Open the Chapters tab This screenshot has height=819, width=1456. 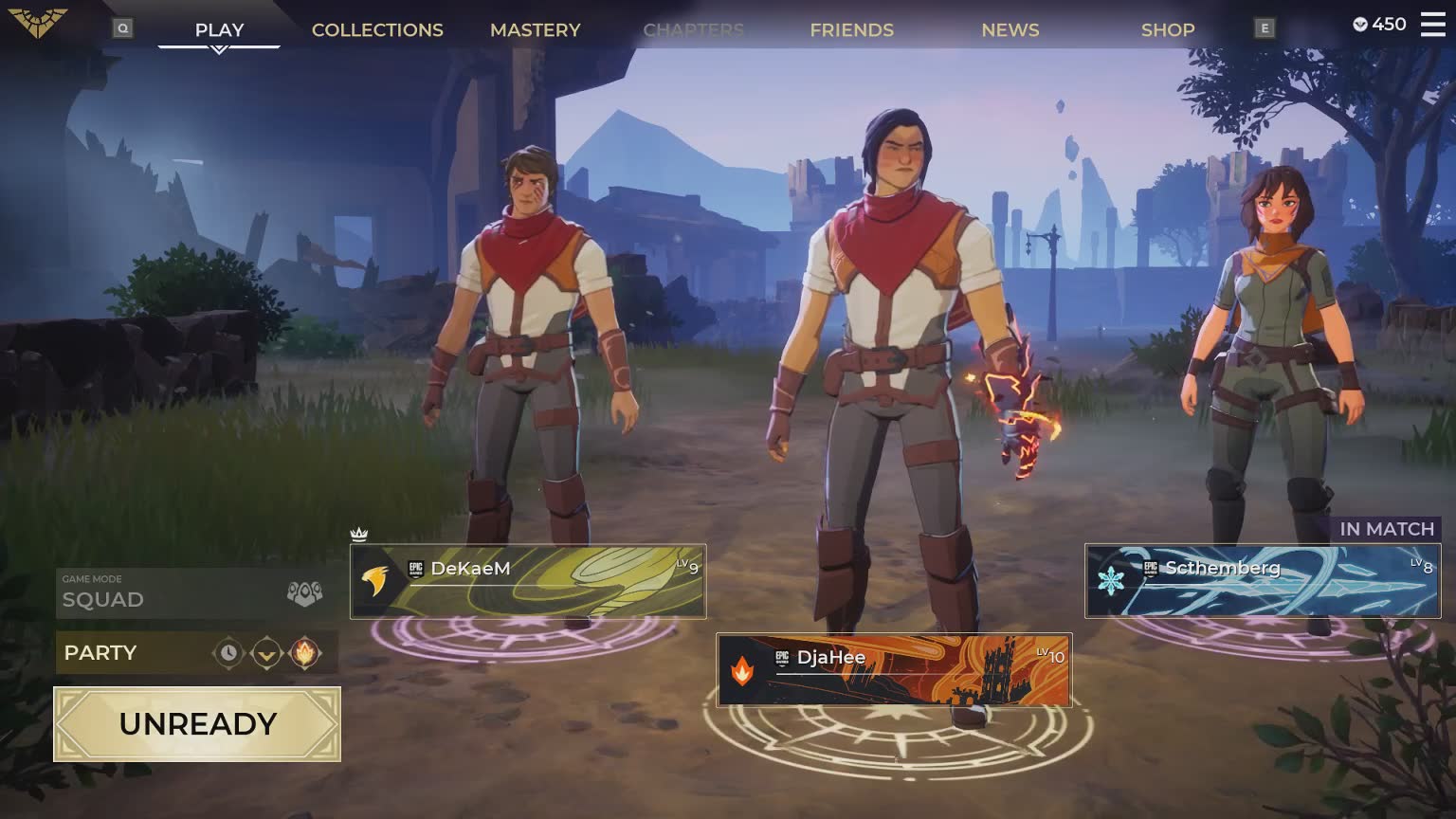click(693, 30)
